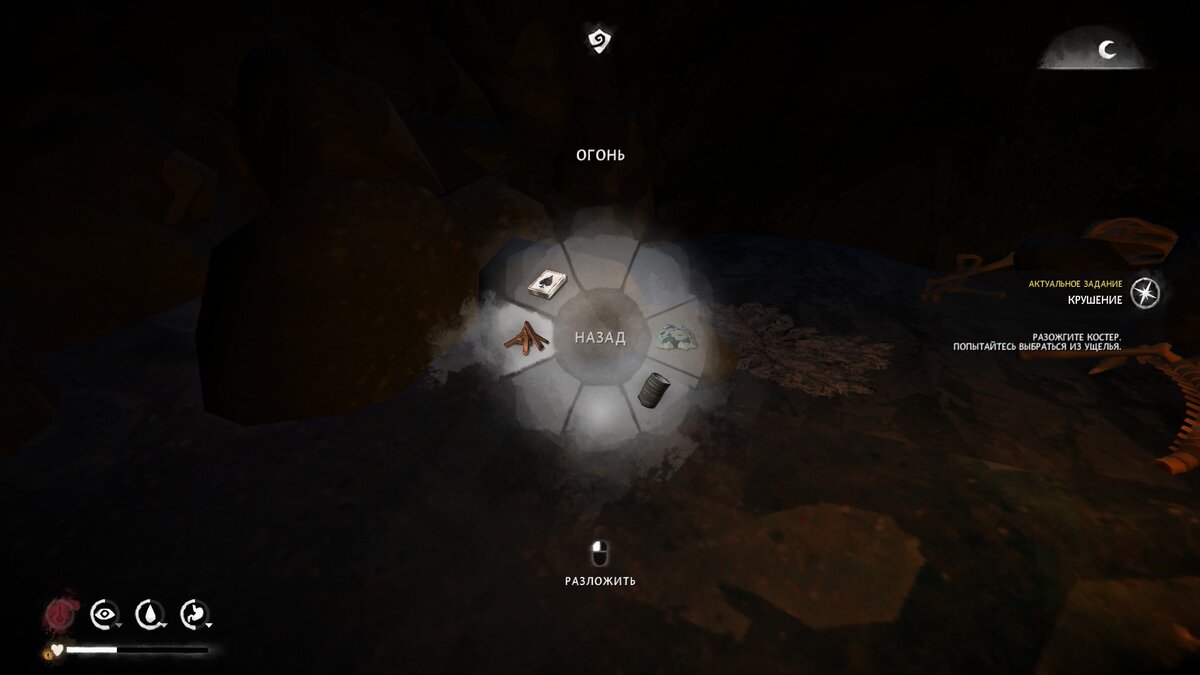Click НАЗАД in the radial menu center
Viewport: 1200px width, 675px height.
coord(600,337)
